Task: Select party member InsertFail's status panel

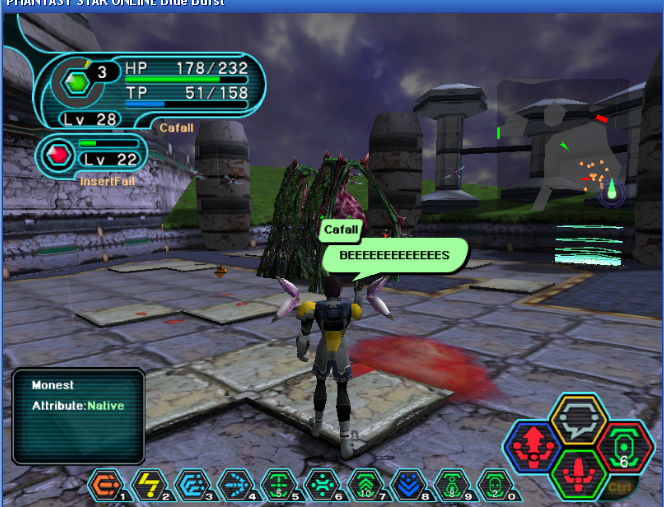Action: [91, 158]
